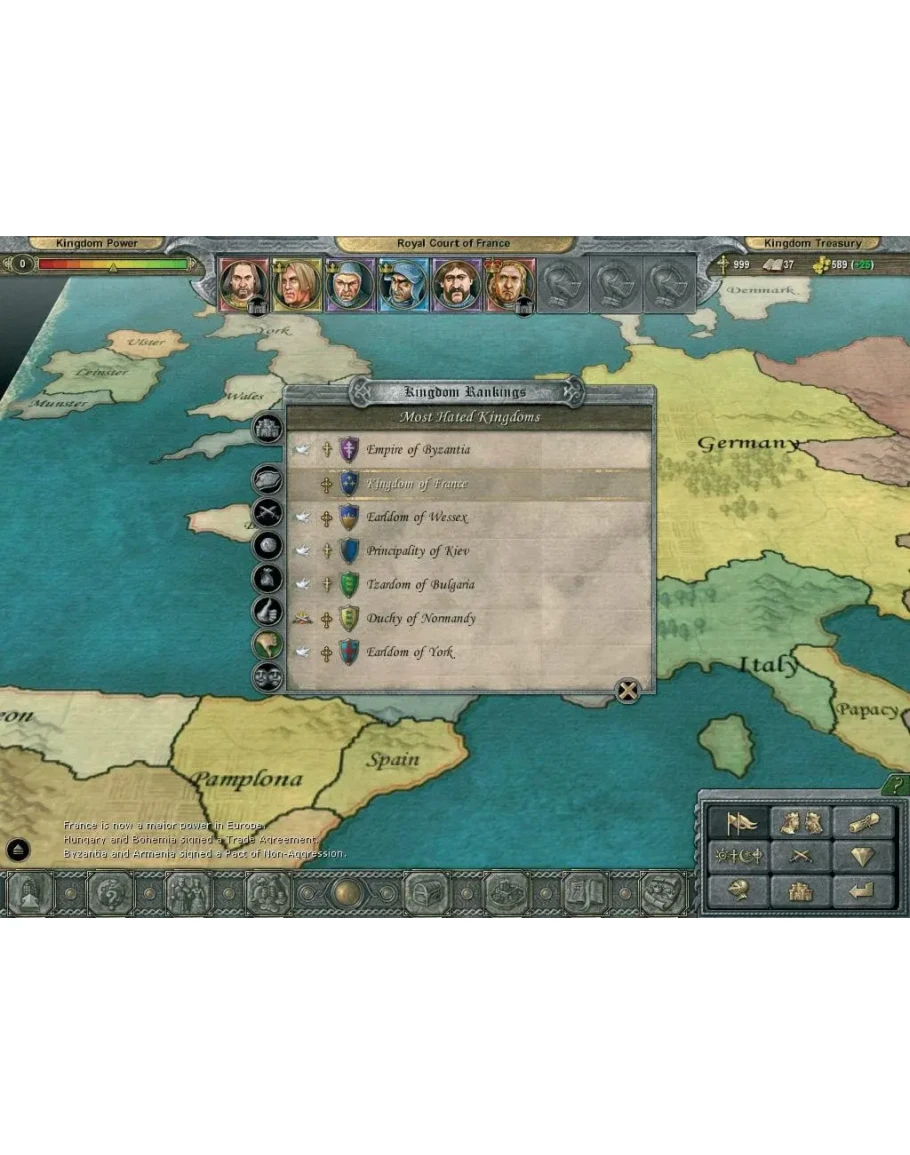Close the Kingdom Rankings window
Screen dimensions: 910x1155
(627, 691)
